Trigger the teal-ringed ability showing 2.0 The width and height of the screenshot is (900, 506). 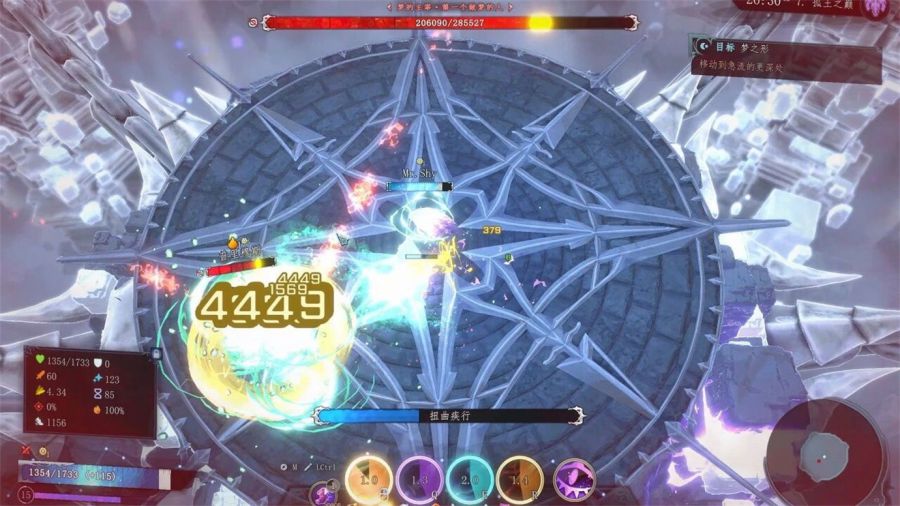pyautogui.click(x=469, y=479)
